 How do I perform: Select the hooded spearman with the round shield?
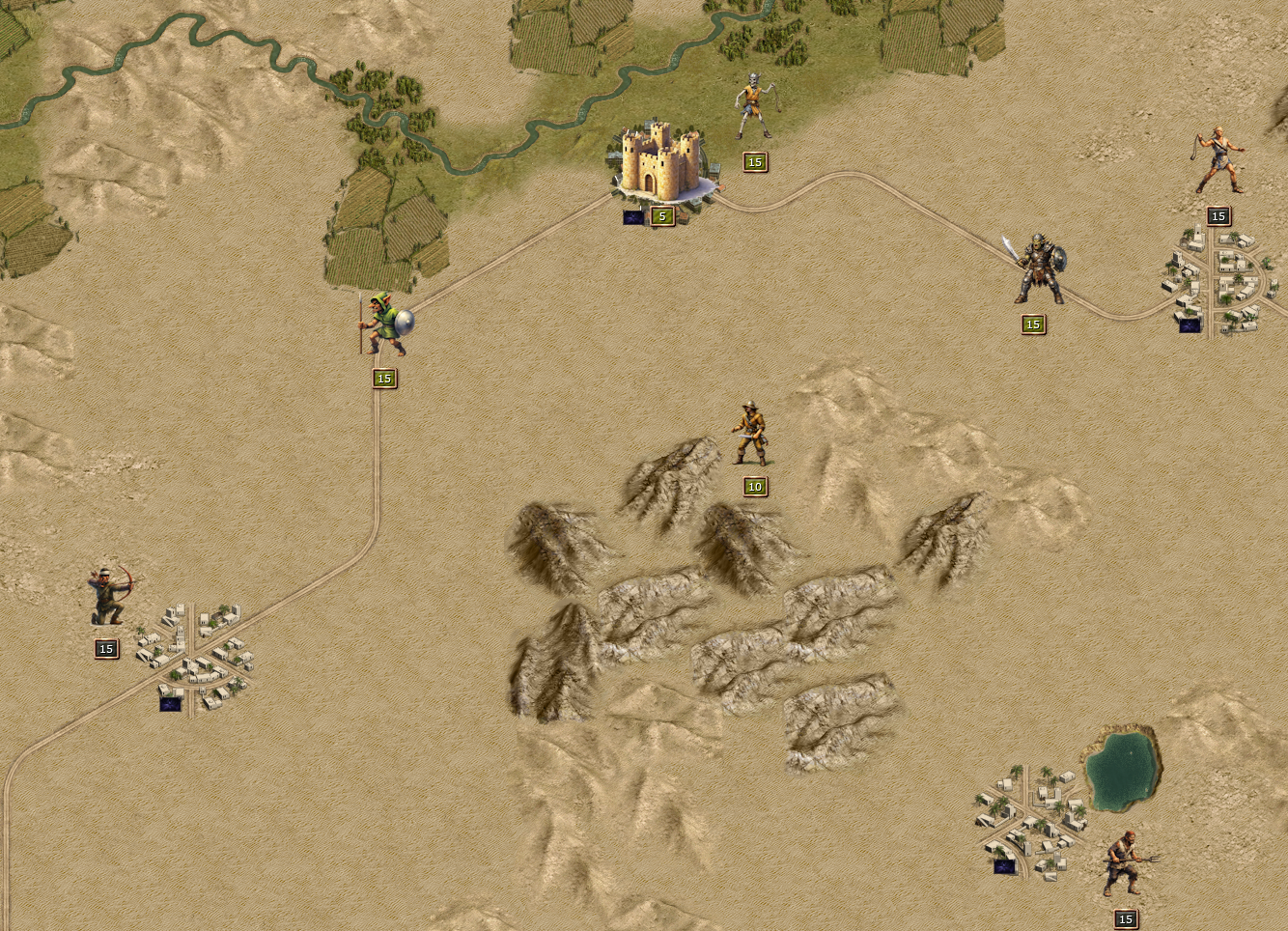pyautogui.click(x=385, y=324)
